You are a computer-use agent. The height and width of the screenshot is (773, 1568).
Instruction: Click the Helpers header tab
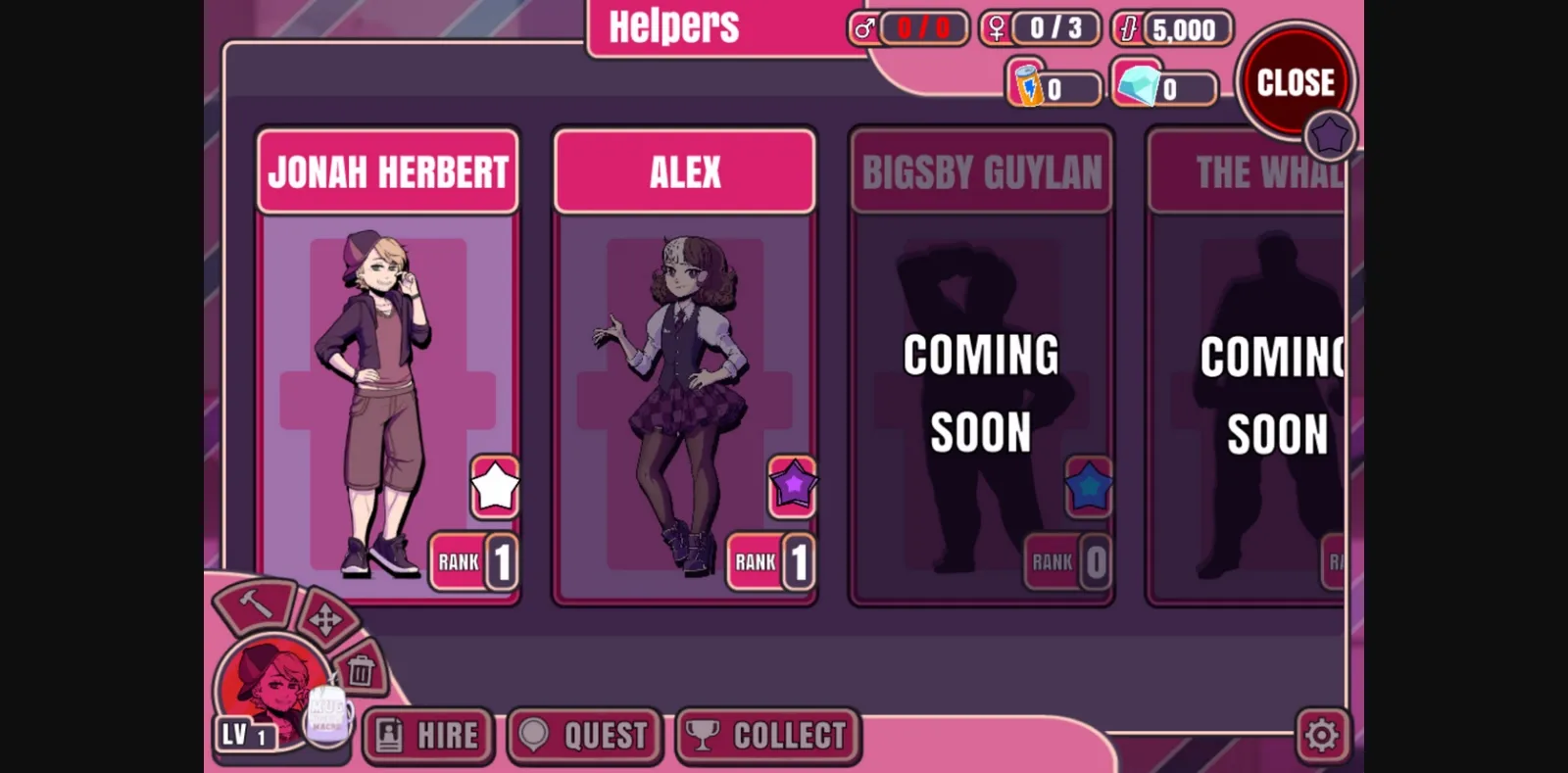click(672, 26)
